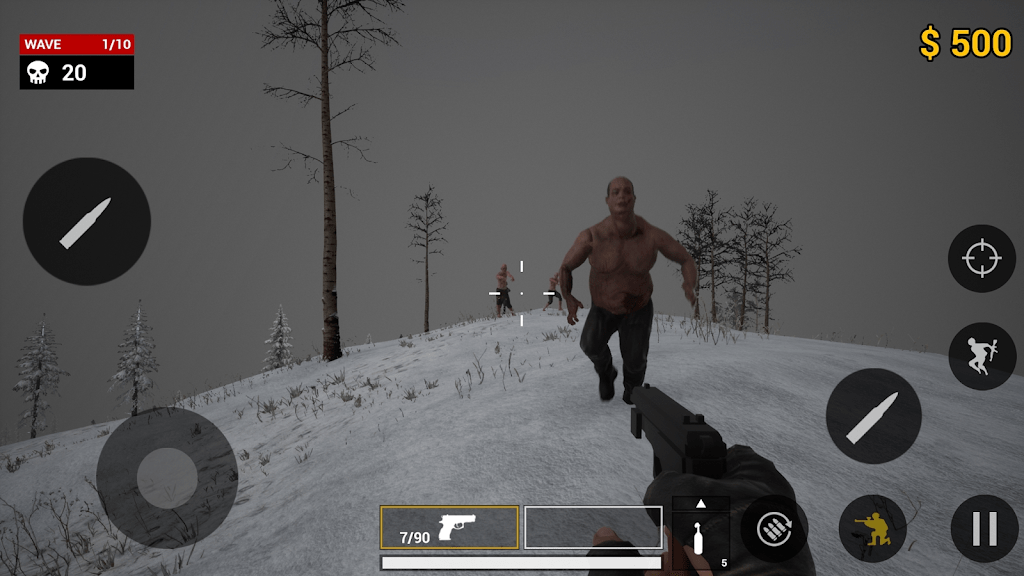Tap the movement joystick knob

[167, 477]
